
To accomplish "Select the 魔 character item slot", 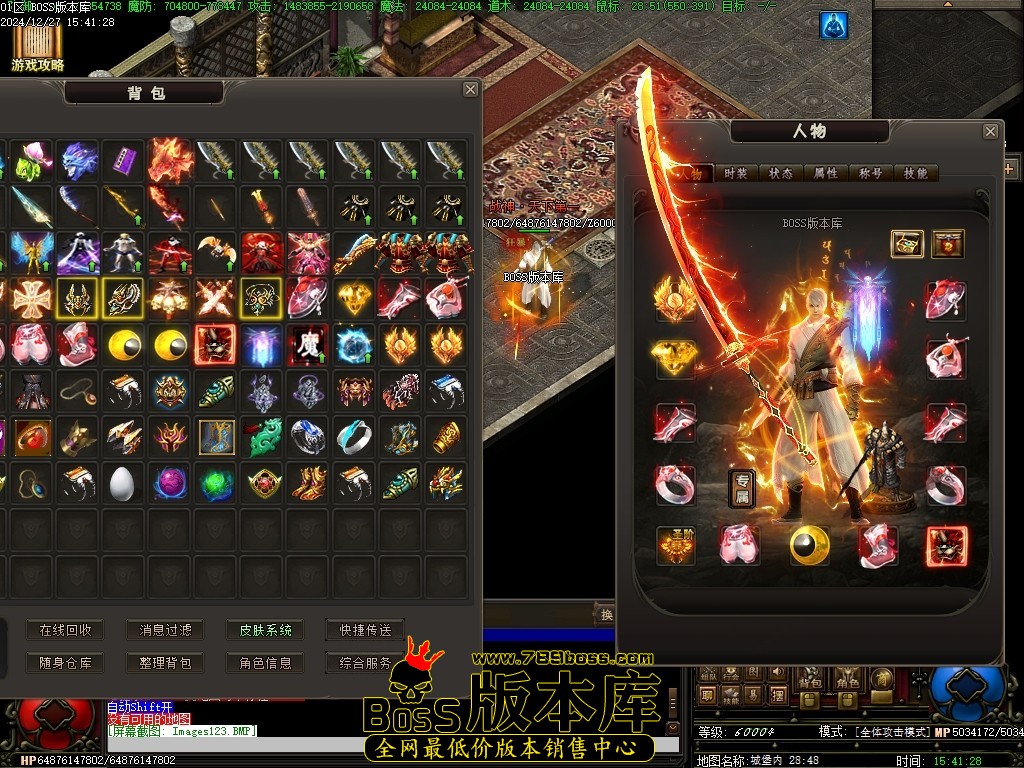I will tap(308, 344).
